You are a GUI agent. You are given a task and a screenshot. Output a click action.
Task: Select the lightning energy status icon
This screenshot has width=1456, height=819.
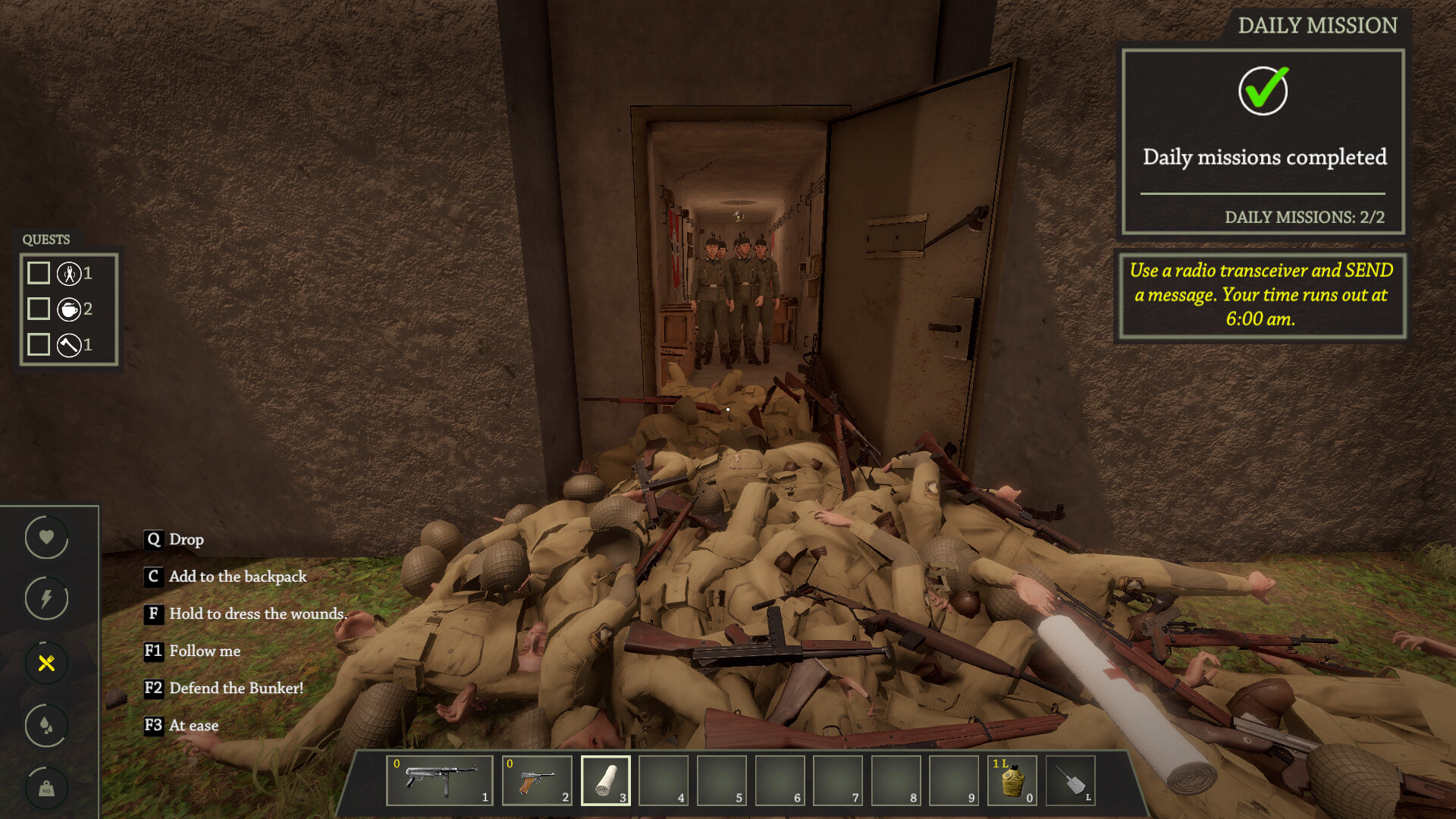pyautogui.click(x=45, y=599)
